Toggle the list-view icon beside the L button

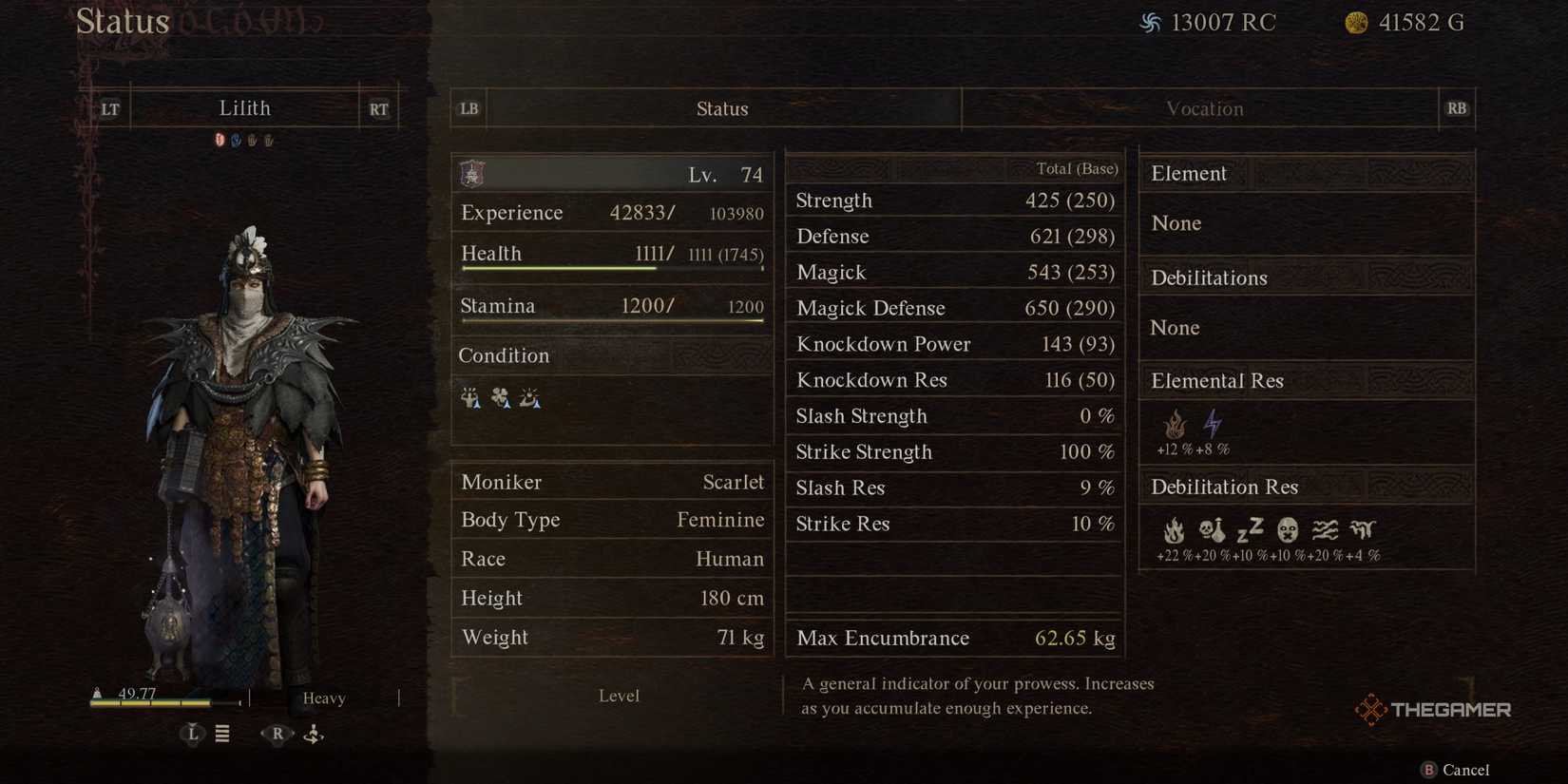coord(222,734)
